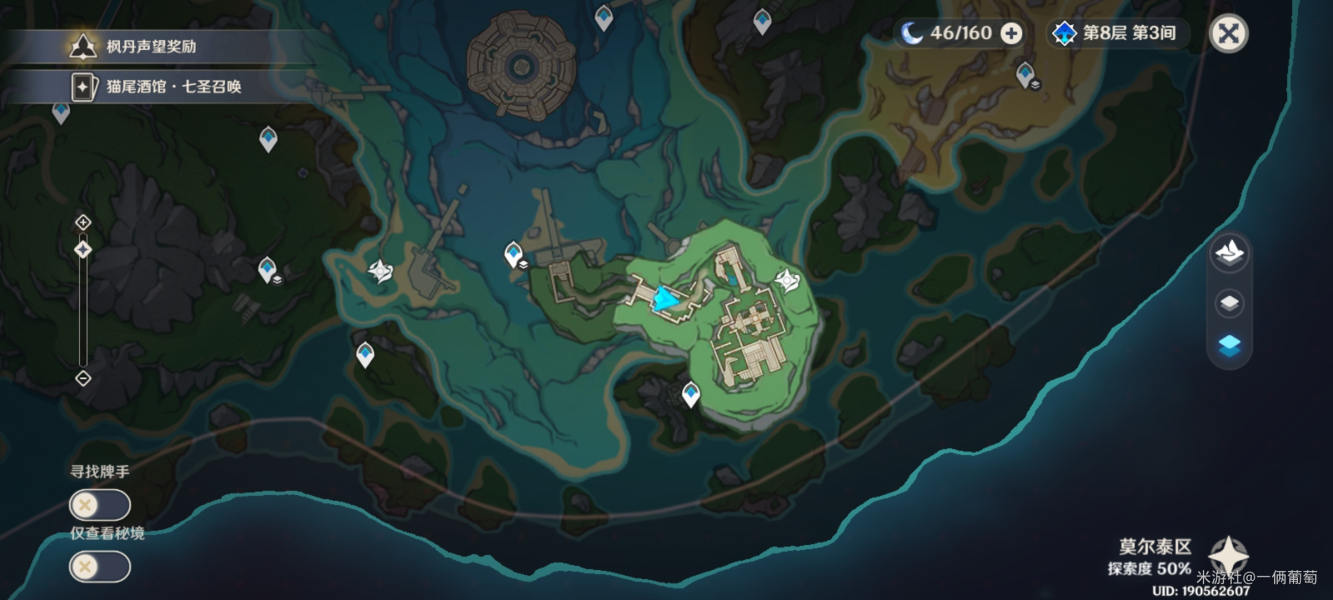Zoom in using the slider's top diamond button
Viewport: 1333px width, 600px height.
click(x=83, y=222)
